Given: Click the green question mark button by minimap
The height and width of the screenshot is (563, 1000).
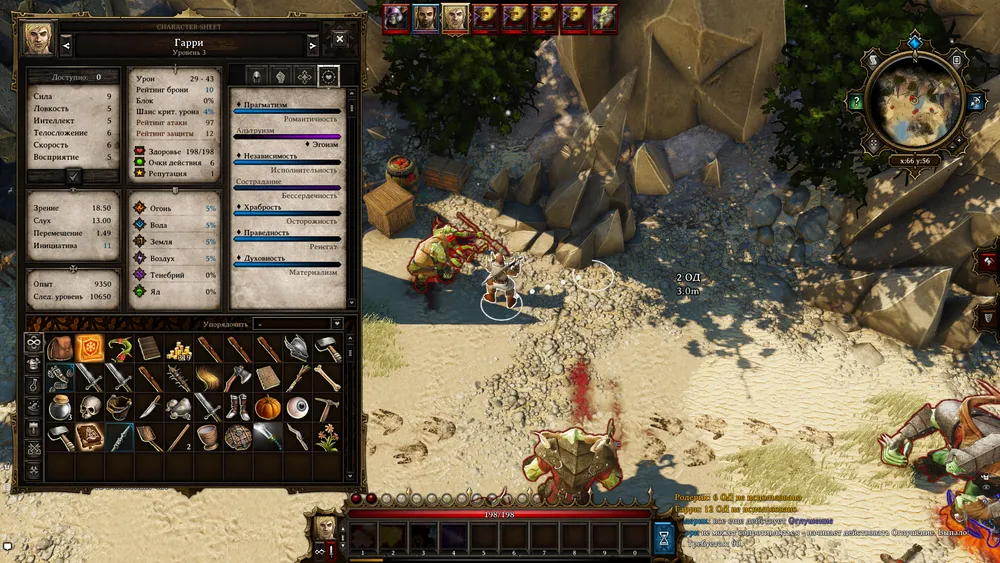Looking at the screenshot, I should [856, 101].
